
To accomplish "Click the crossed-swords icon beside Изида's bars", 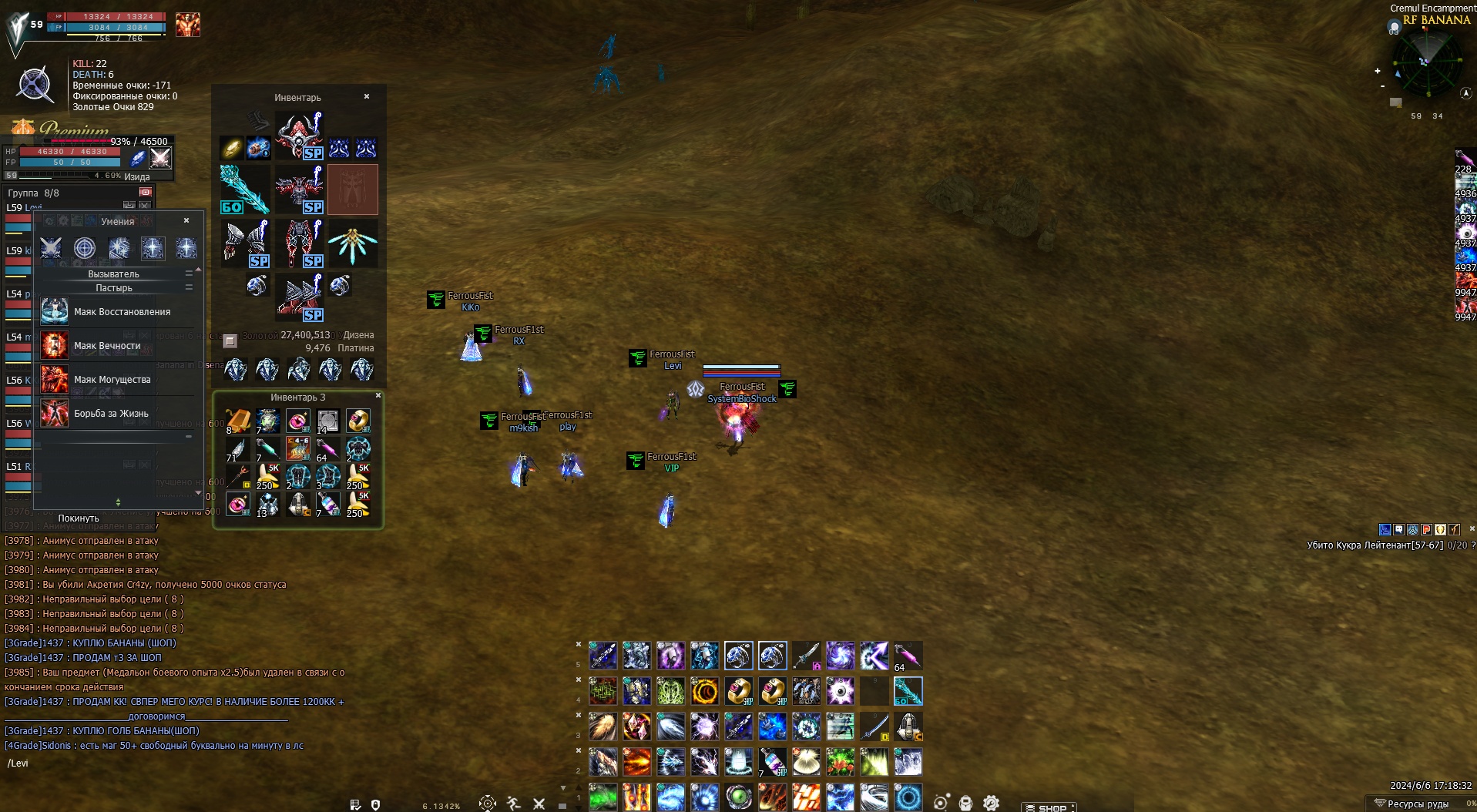I will (160, 158).
